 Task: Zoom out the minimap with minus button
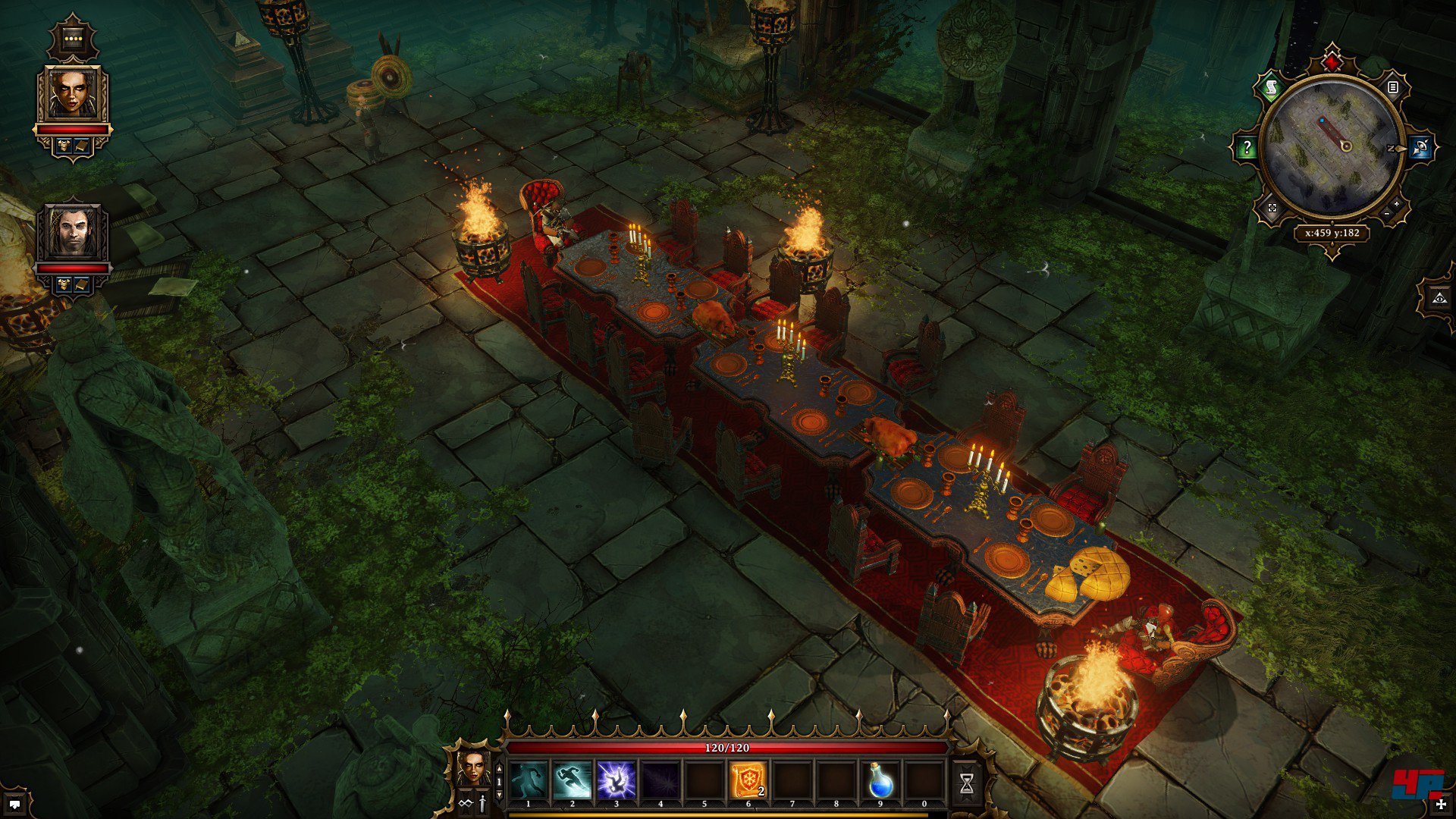pos(1387,215)
